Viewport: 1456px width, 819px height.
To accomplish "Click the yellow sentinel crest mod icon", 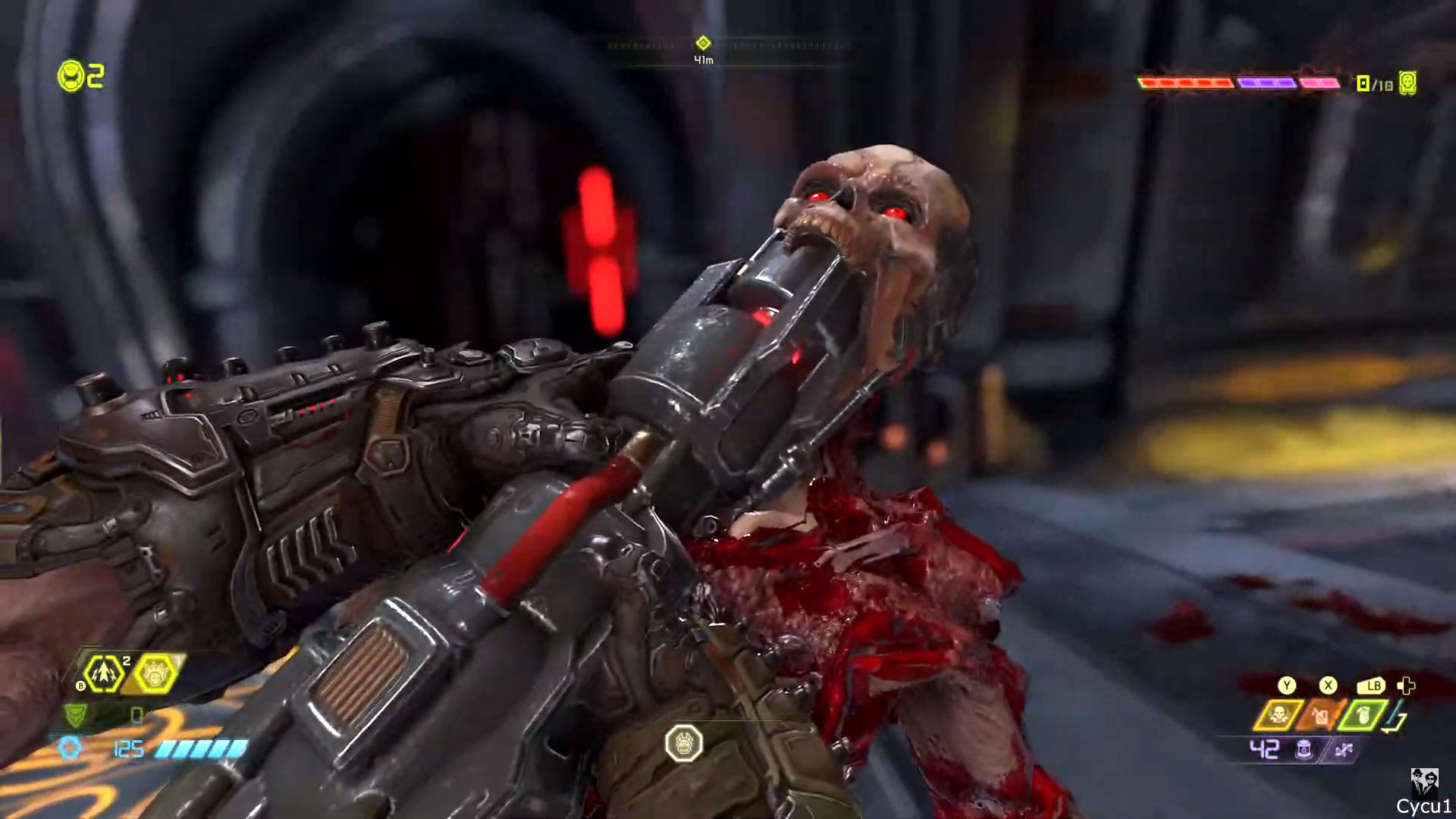I will (x=155, y=673).
